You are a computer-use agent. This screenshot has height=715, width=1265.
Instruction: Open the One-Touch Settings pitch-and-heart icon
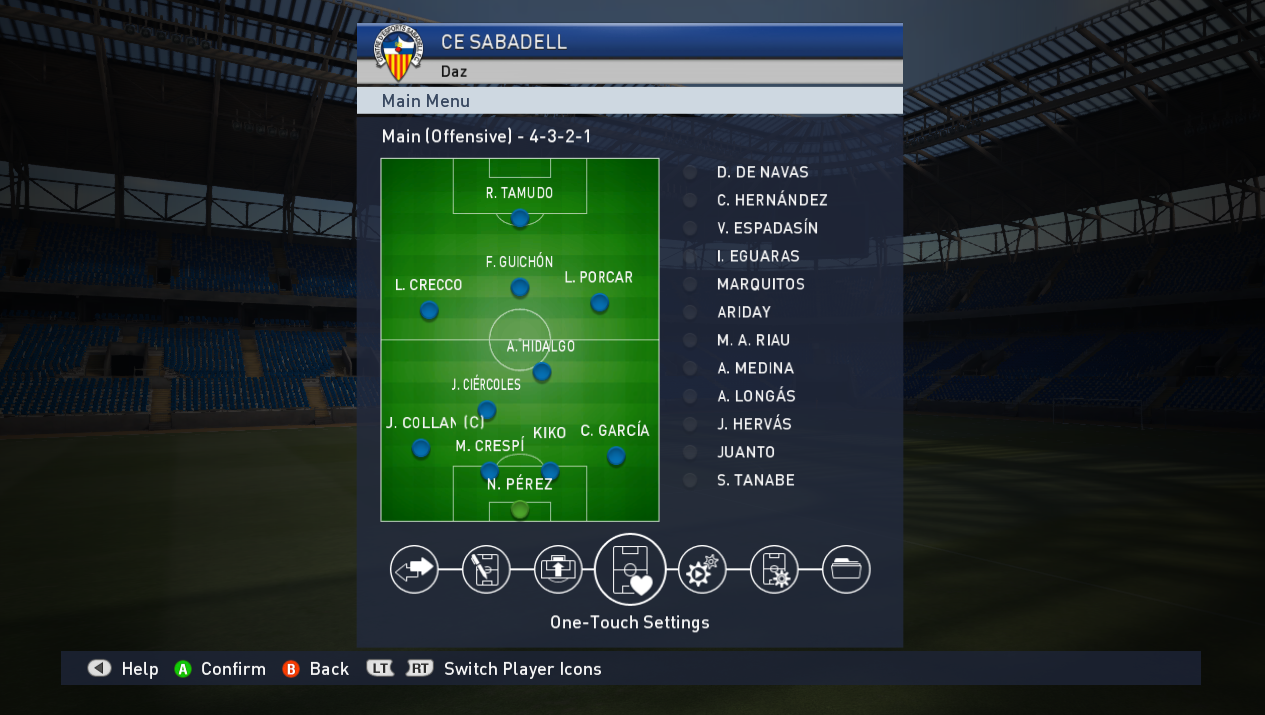[630, 569]
